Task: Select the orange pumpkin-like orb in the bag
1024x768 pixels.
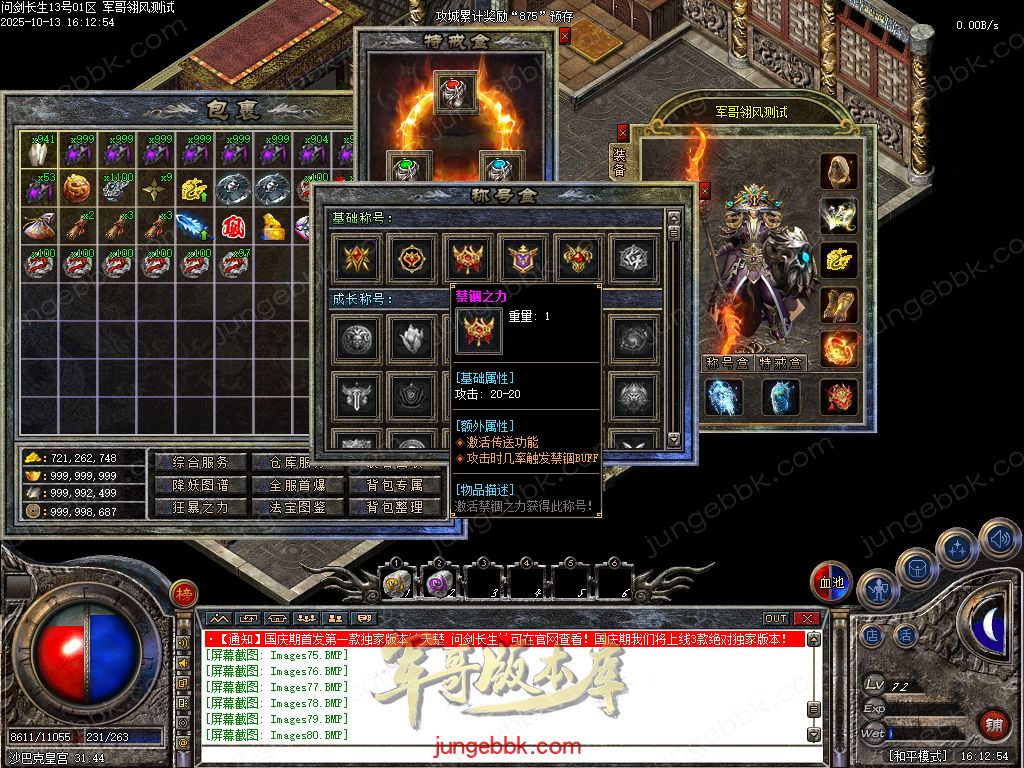Action: 77,188
